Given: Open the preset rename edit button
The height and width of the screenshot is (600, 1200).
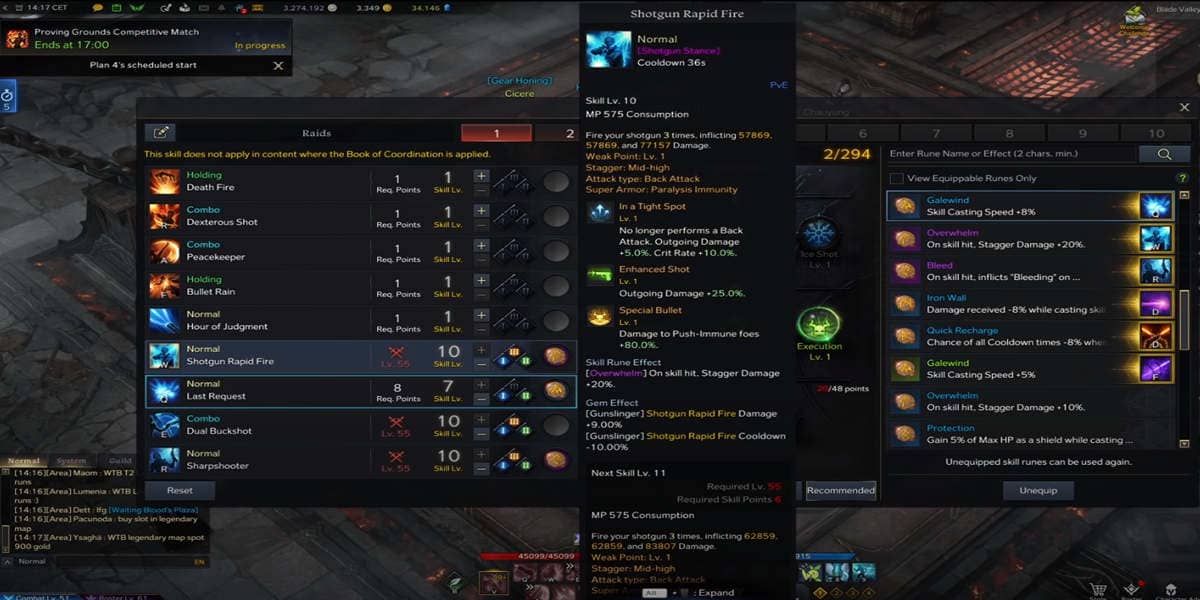Looking at the screenshot, I should click(x=160, y=133).
